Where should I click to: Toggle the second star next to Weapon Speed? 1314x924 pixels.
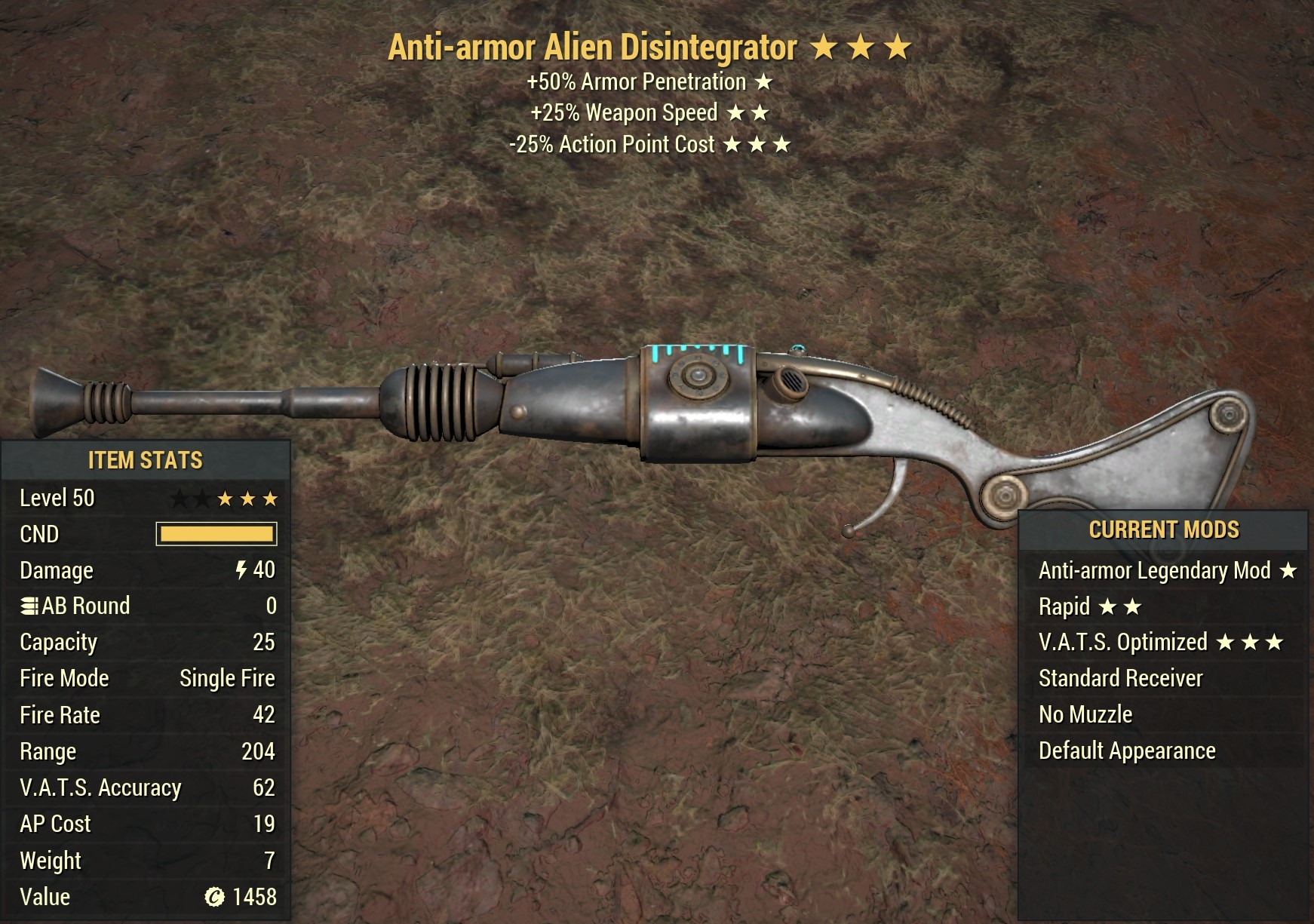762,112
